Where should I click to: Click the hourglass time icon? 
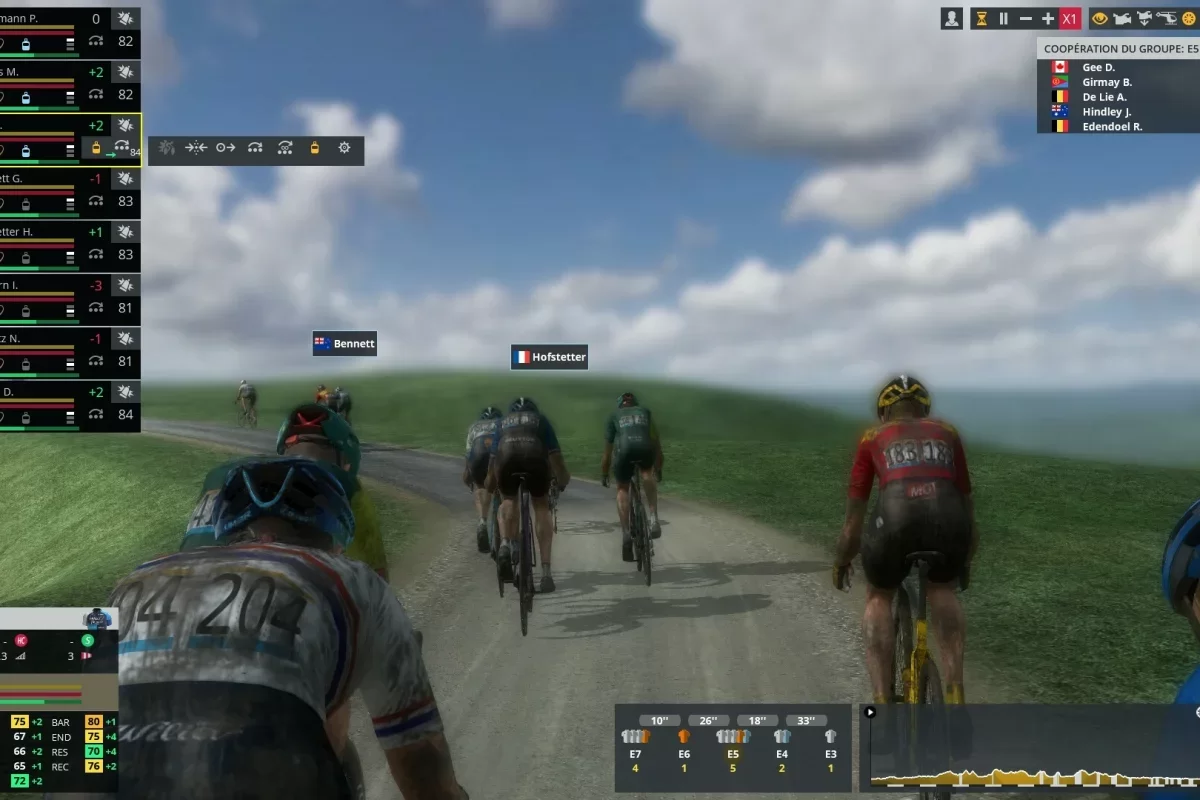point(981,18)
